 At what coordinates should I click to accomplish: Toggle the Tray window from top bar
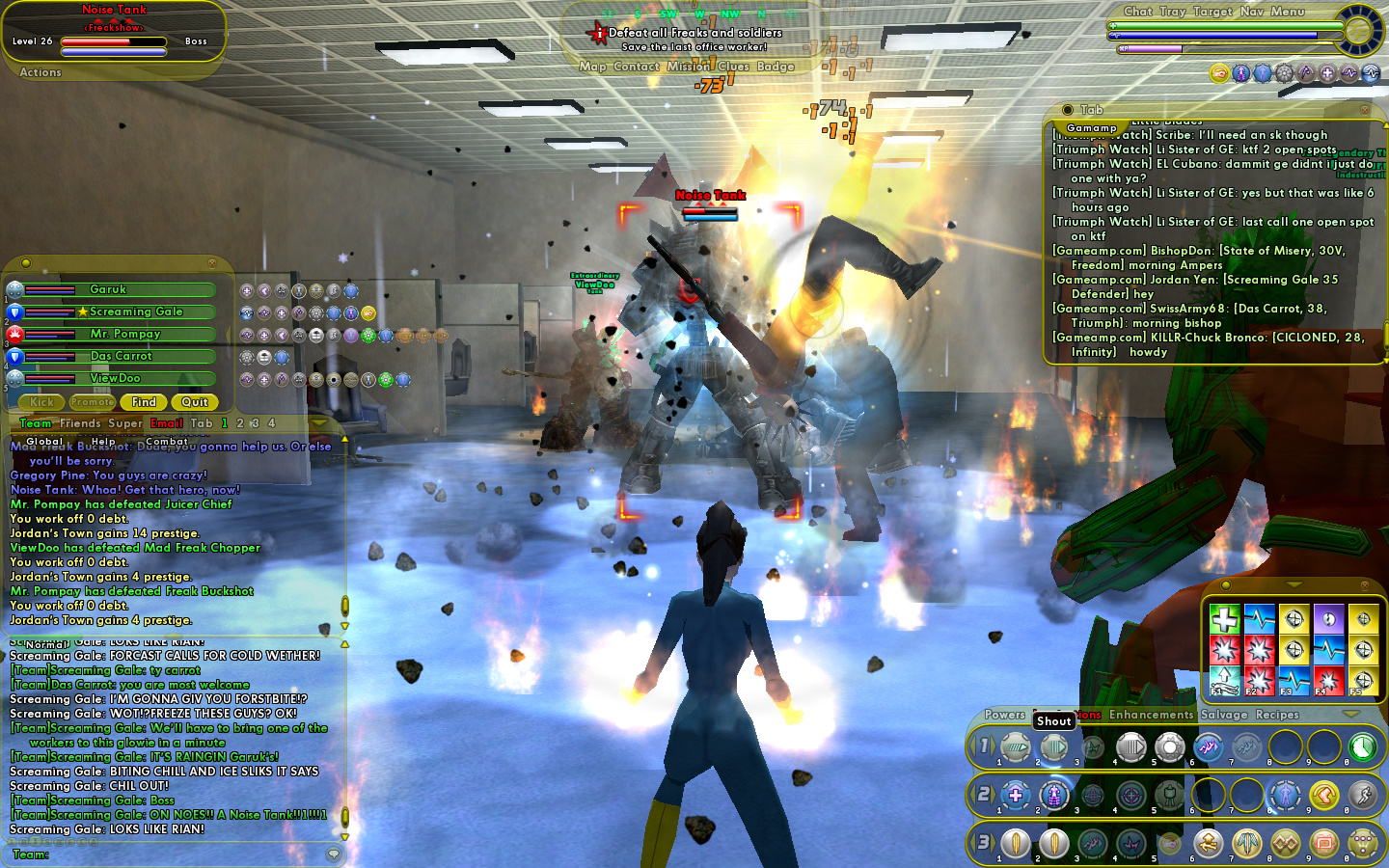(x=1172, y=12)
